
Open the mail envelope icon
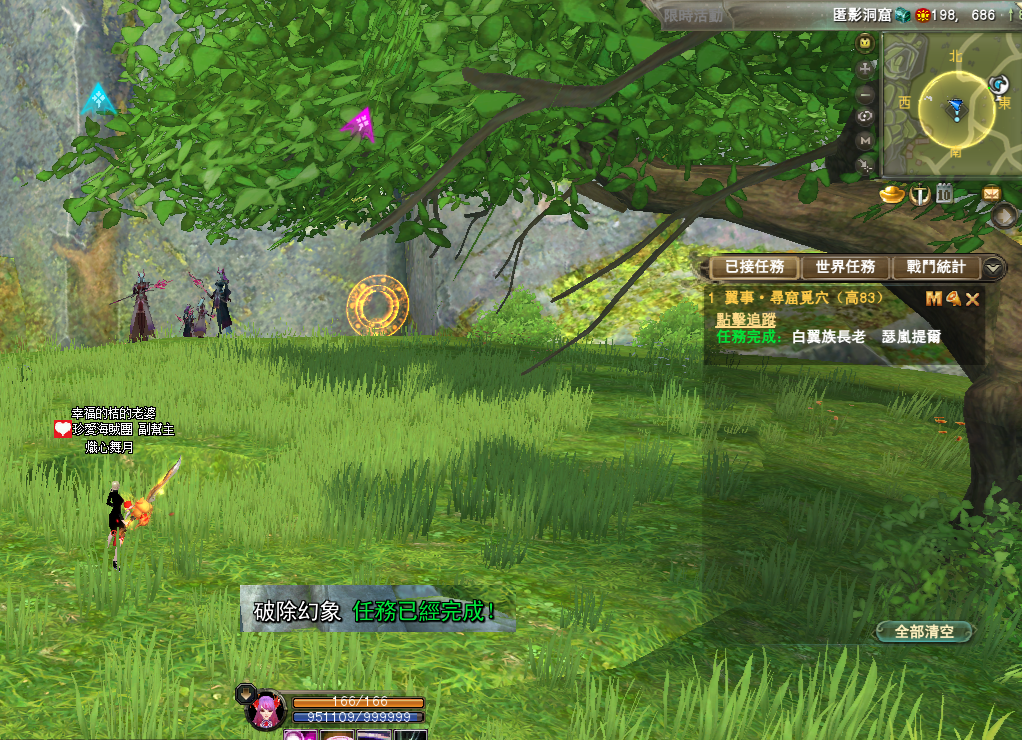point(992,193)
